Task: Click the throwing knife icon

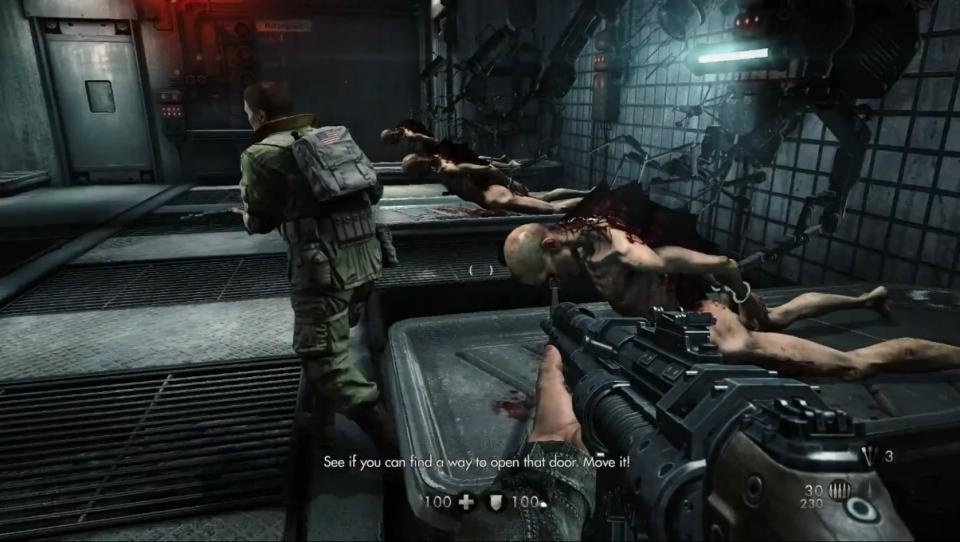Action: (865, 456)
